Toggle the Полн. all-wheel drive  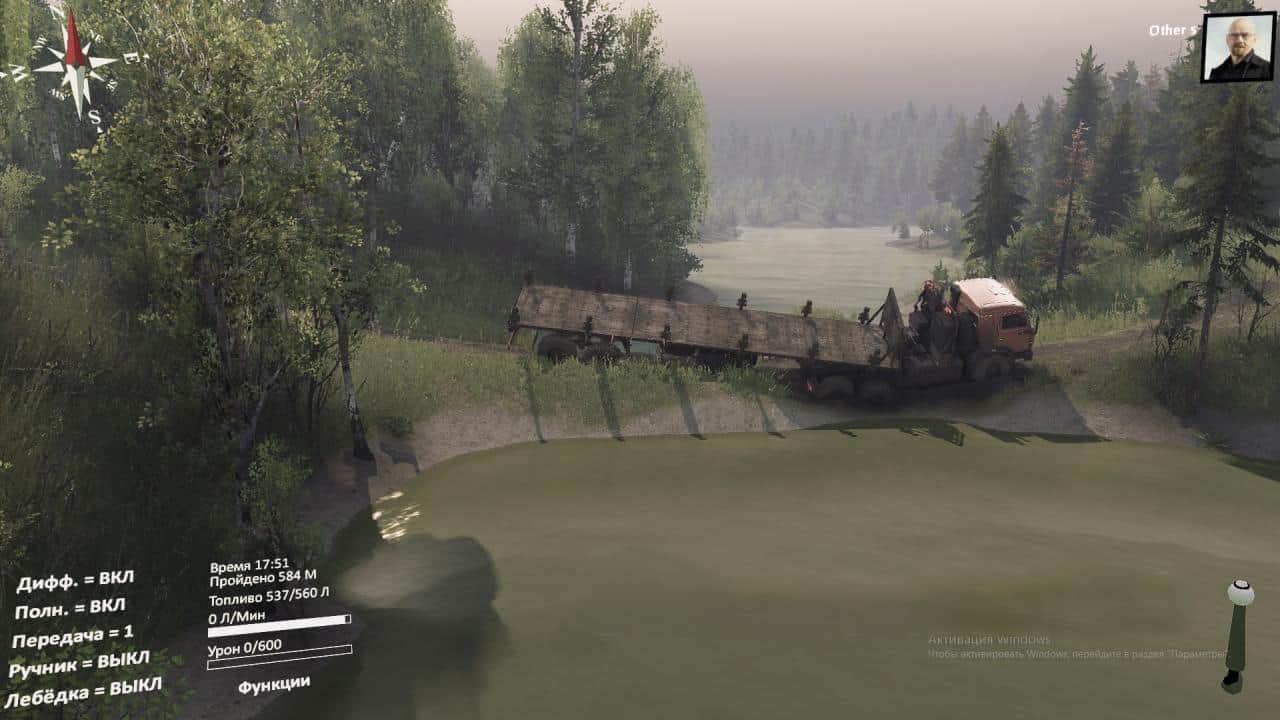pos(70,608)
